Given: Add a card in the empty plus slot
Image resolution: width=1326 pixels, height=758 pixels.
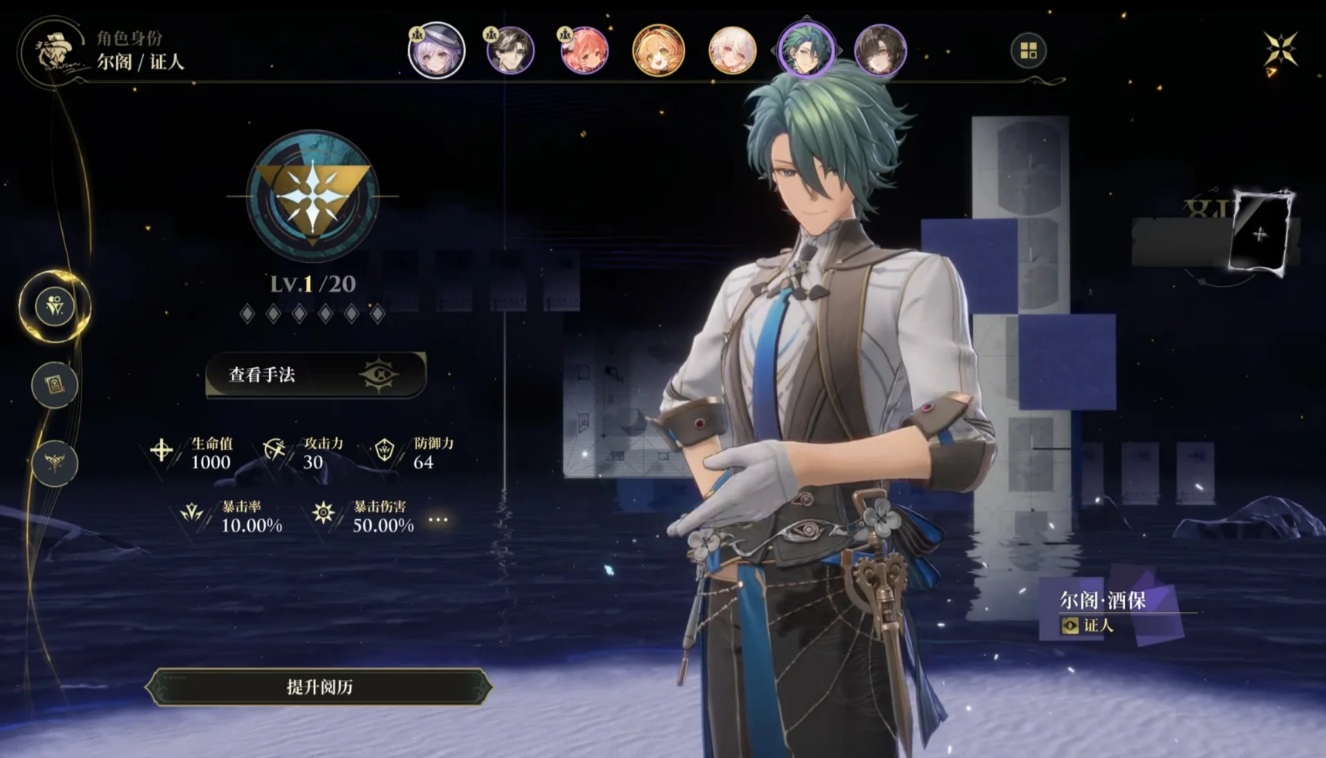Looking at the screenshot, I should click(x=1260, y=233).
